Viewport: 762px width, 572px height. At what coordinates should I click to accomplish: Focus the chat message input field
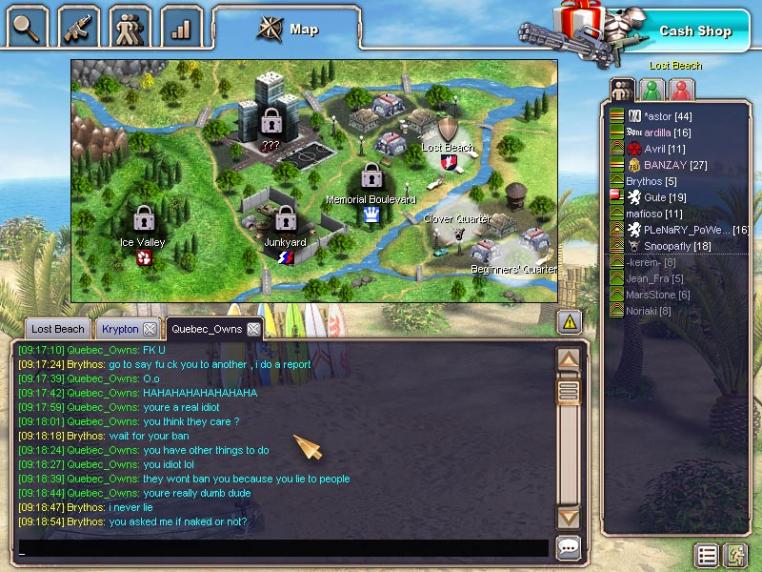coord(283,548)
